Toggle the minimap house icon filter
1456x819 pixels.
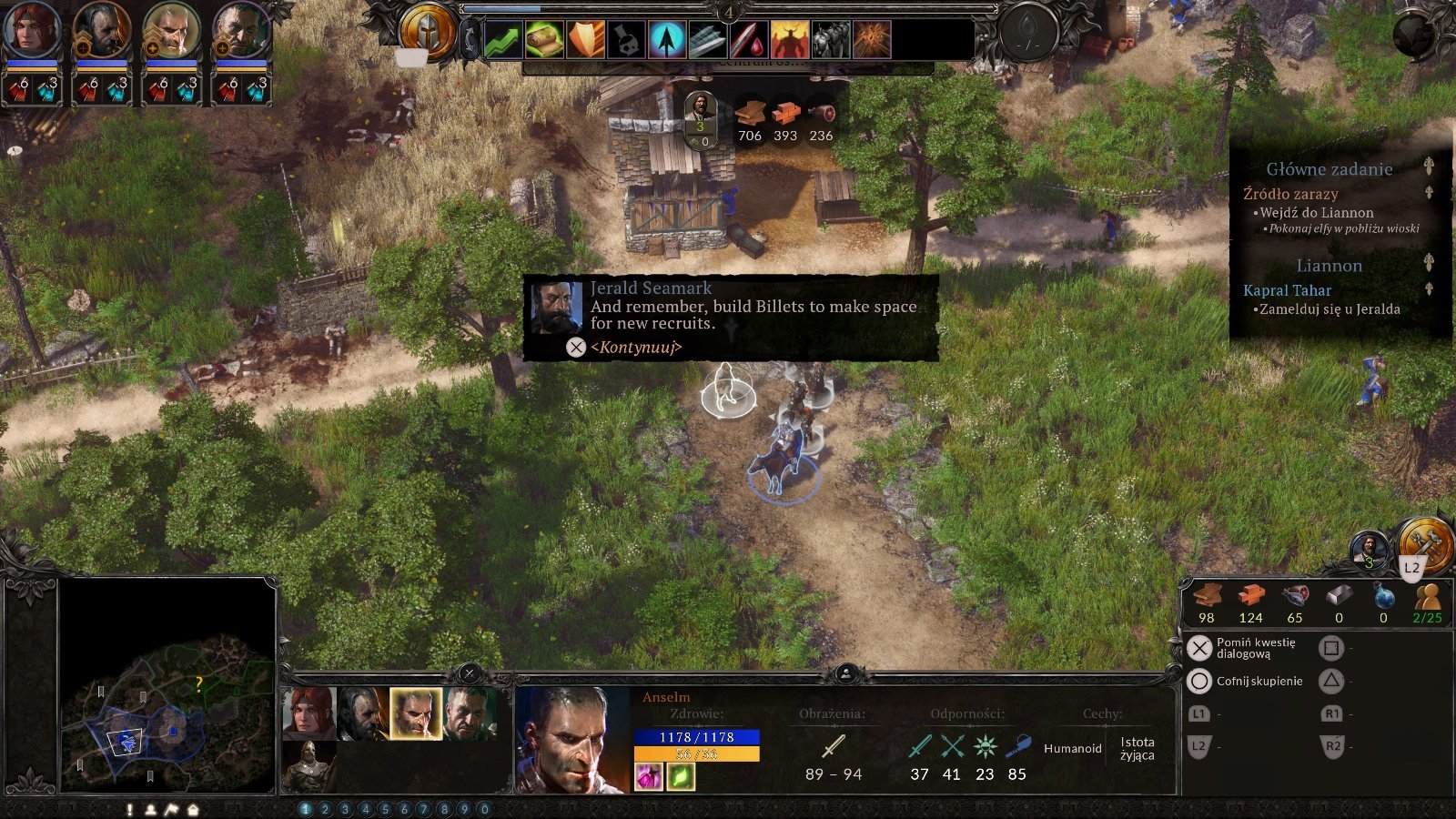point(193,809)
